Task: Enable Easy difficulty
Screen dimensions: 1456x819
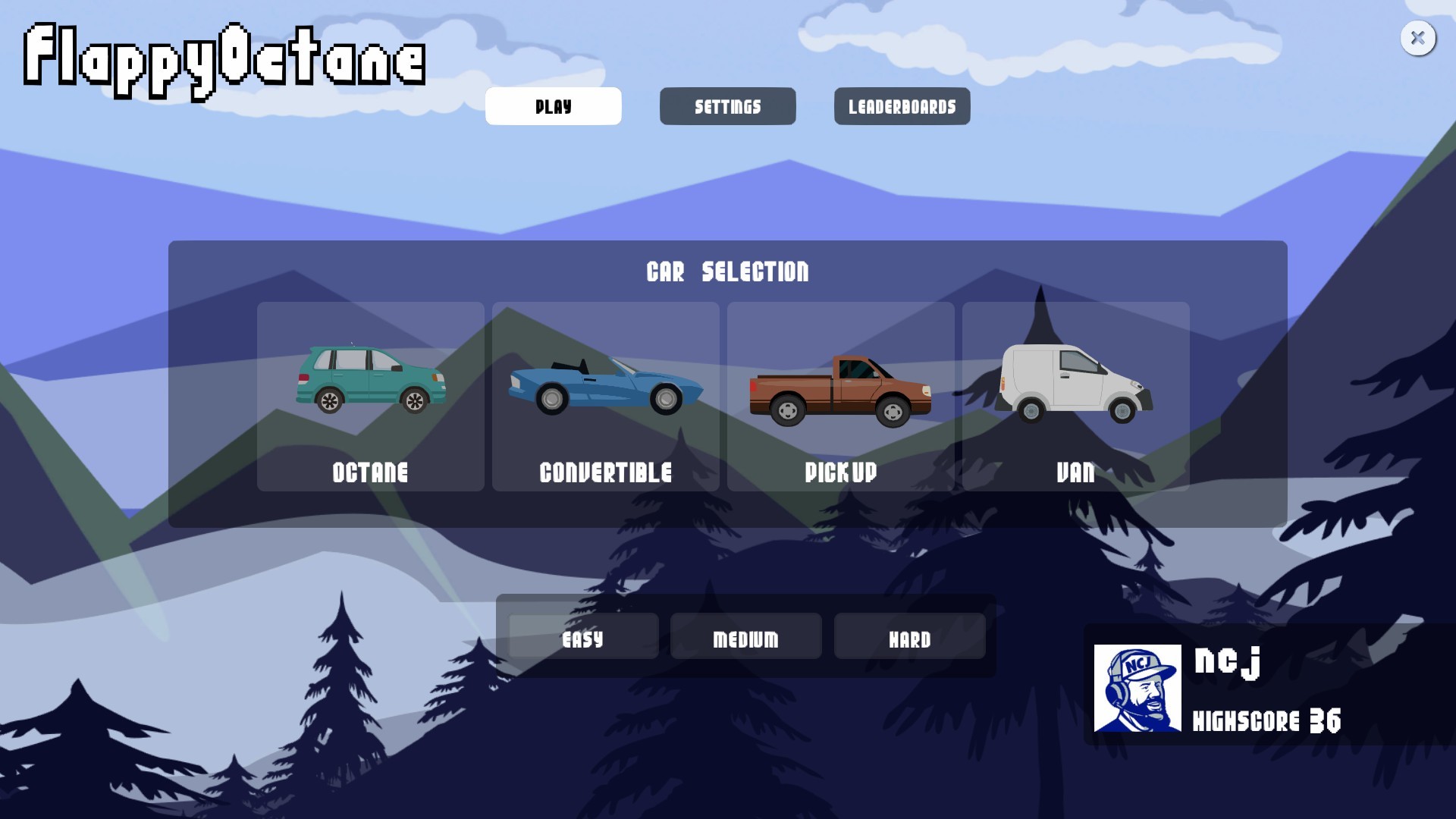Action: [582, 637]
